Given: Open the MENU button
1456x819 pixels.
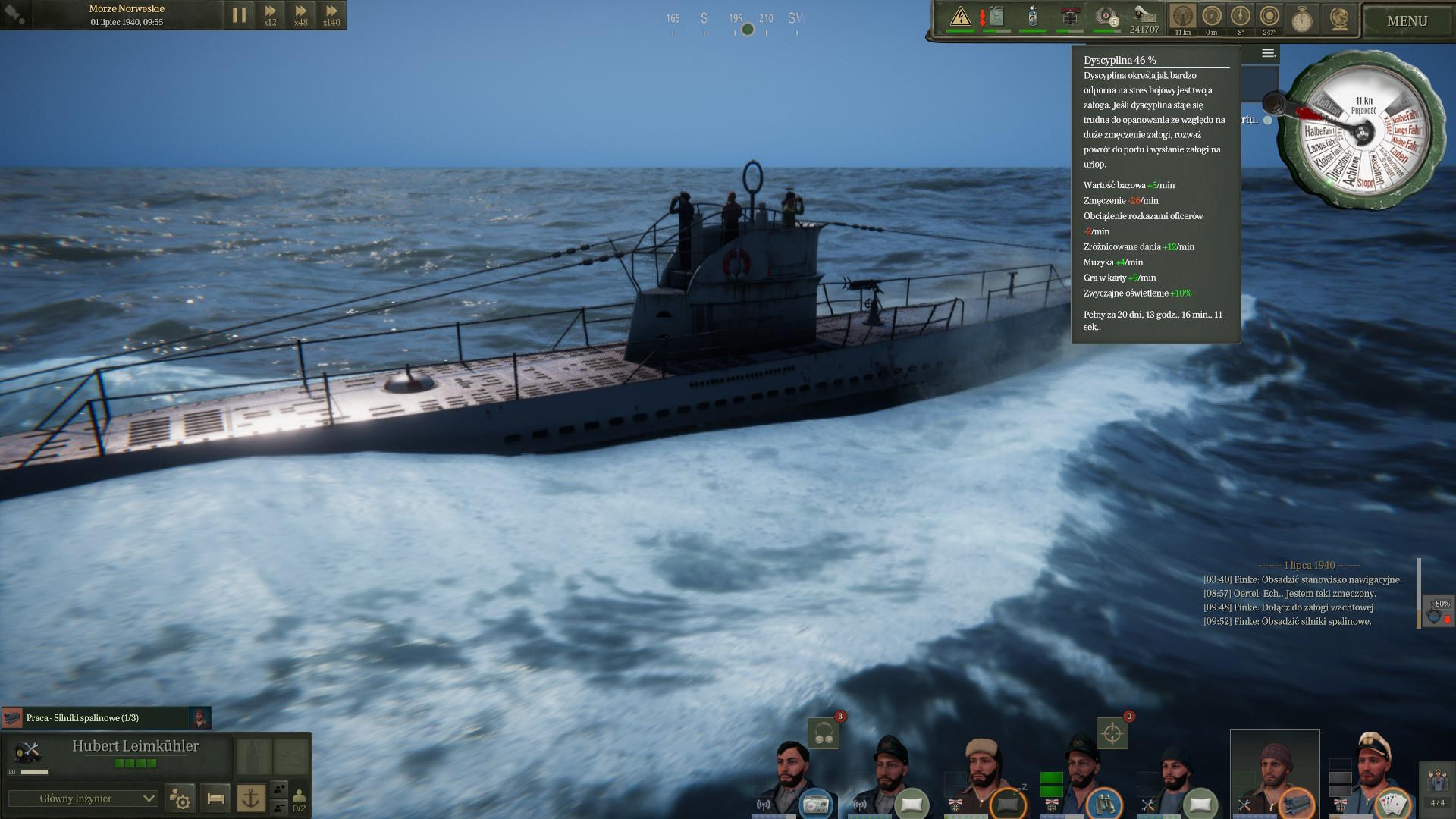Looking at the screenshot, I should point(1407,21).
